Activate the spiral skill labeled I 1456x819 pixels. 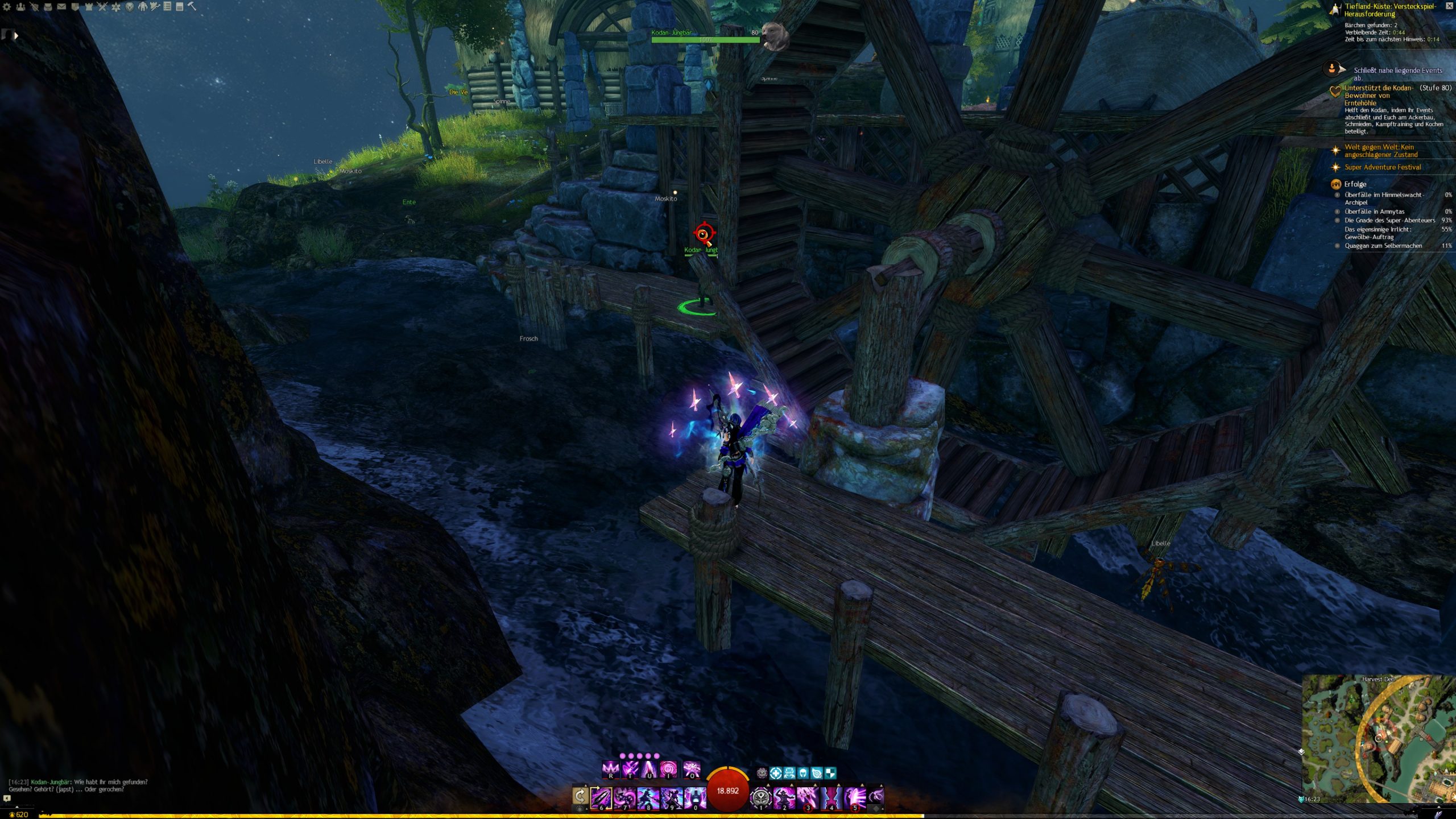point(668,770)
